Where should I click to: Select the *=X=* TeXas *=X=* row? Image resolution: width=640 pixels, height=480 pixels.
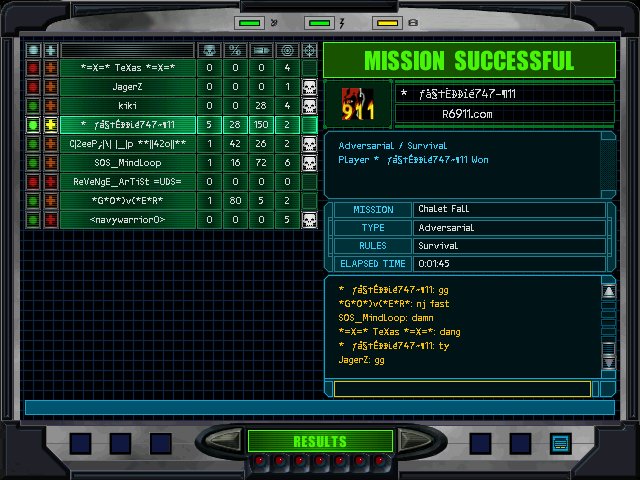[x=127, y=68]
